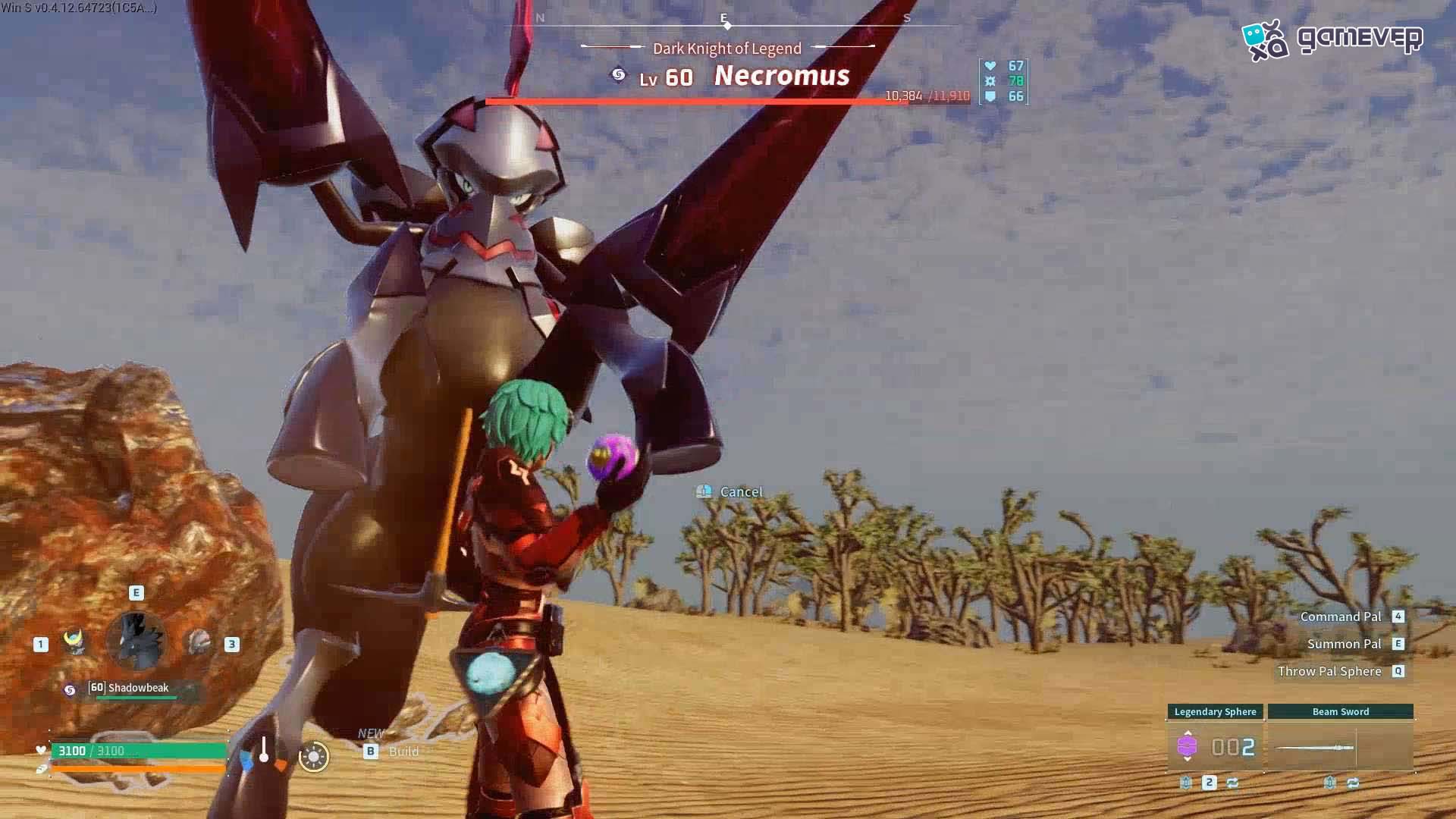Choose the Summon Pal action
The image size is (1456, 819).
[1344, 644]
